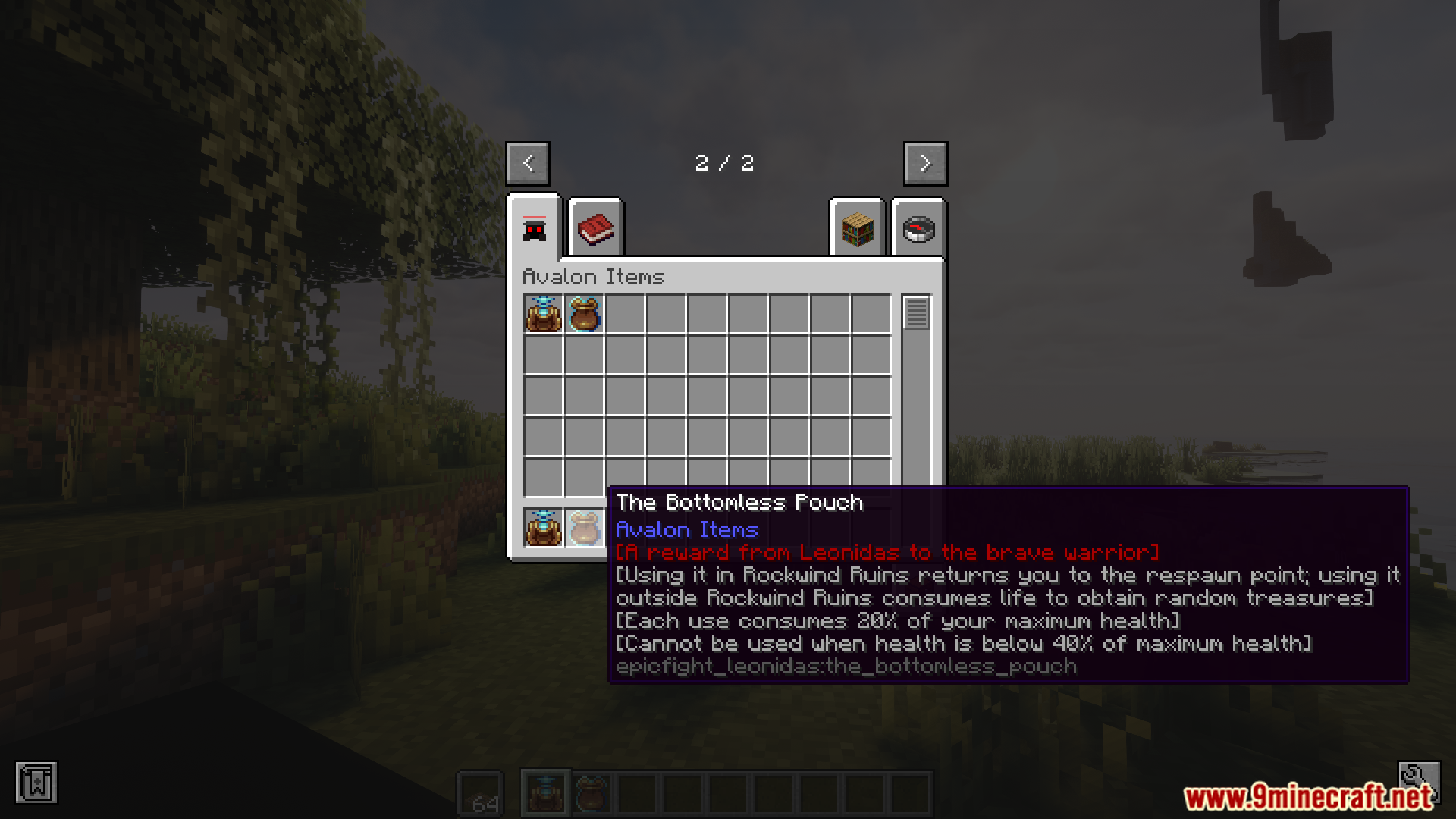Pick the backpack from the bottom item row
The width and height of the screenshot is (1456, 819).
(542, 529)
